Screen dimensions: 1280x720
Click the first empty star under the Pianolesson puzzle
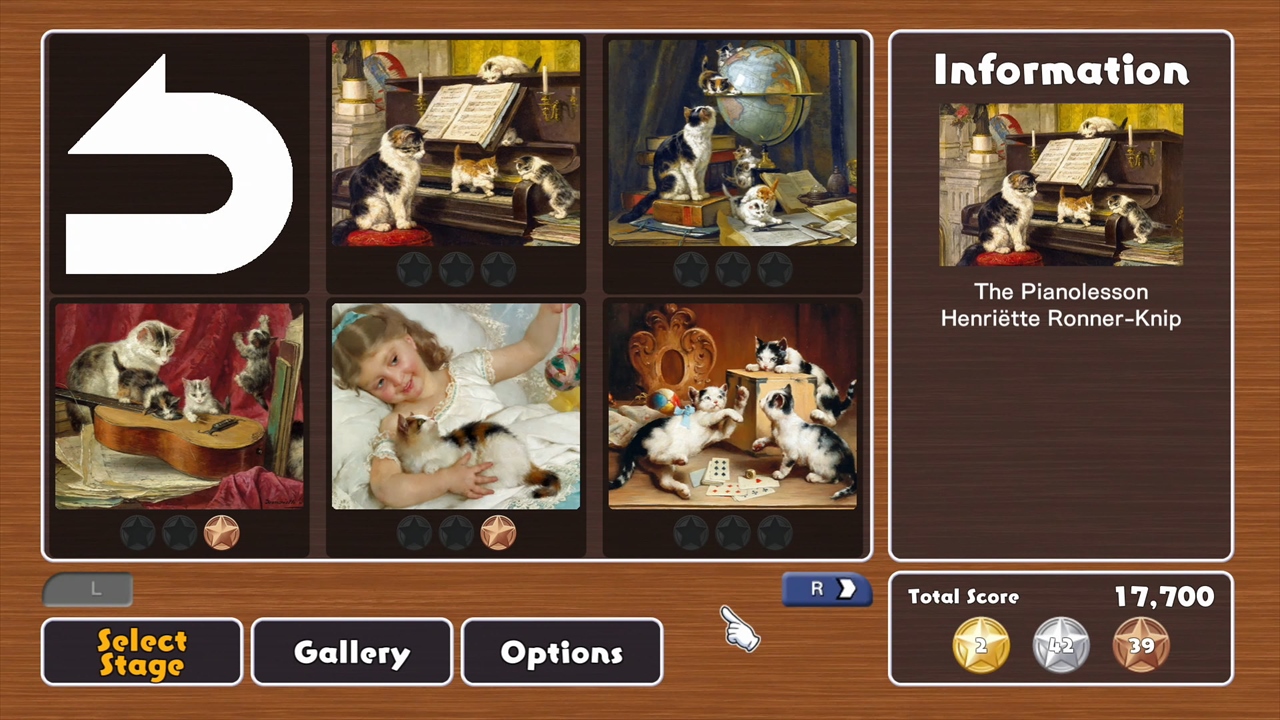[x=414, y=267]
